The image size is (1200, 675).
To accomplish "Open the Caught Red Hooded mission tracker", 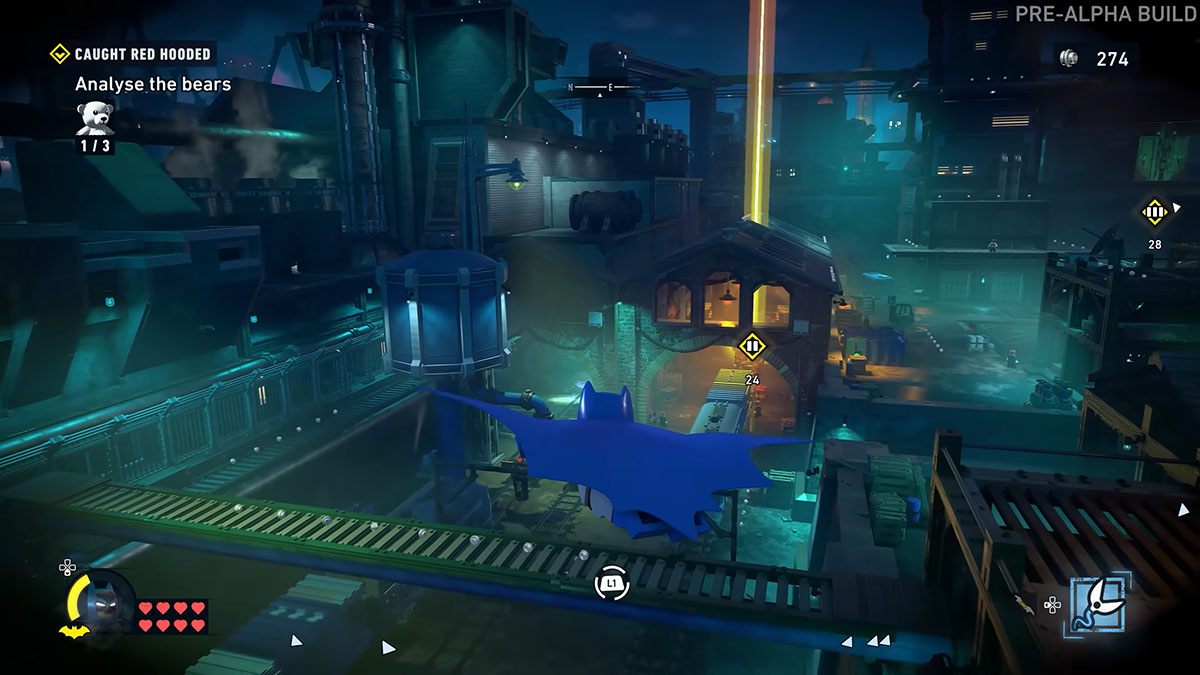I will 134,54.
